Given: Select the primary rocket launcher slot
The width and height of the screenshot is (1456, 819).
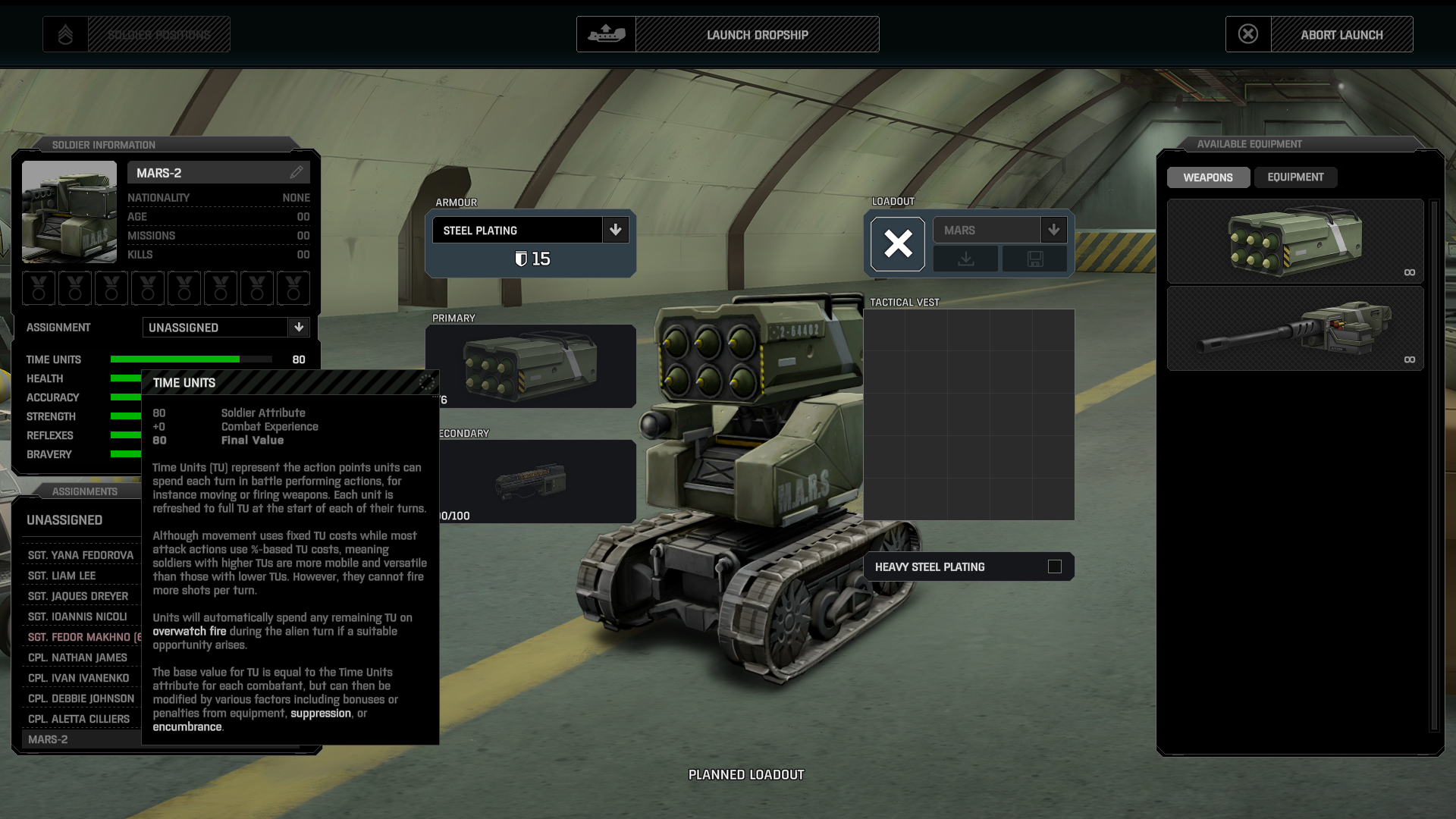Looking at the screenshot, I should click(531, 366).
